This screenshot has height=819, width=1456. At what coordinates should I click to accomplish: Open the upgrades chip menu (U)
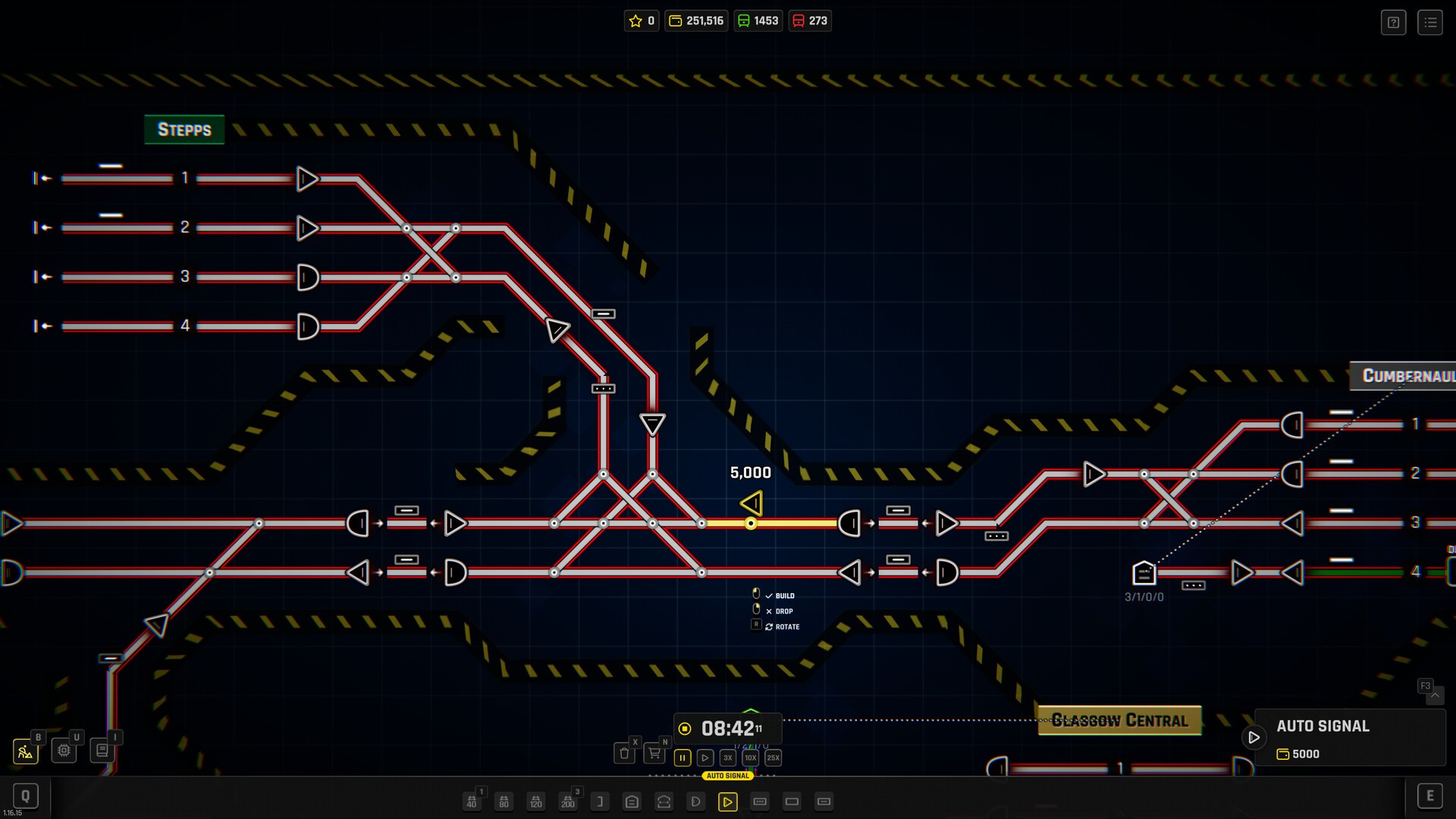point(64,750)
